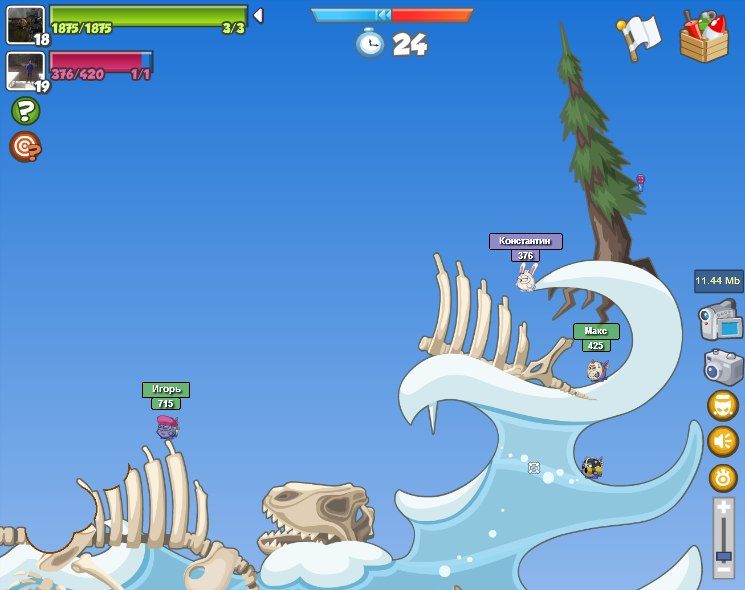
Task: Open the weapon crate inventory
Action: pos(704,38)
